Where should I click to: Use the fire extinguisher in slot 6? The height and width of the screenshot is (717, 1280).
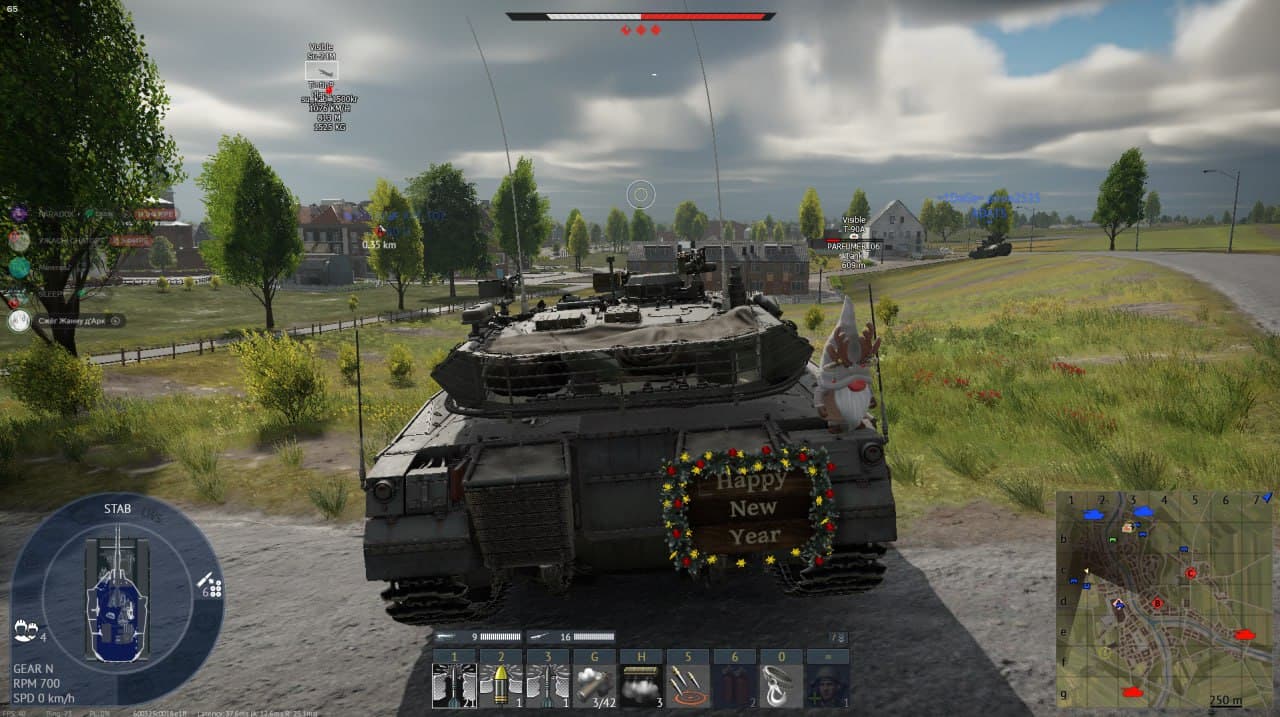pos(735,686)
